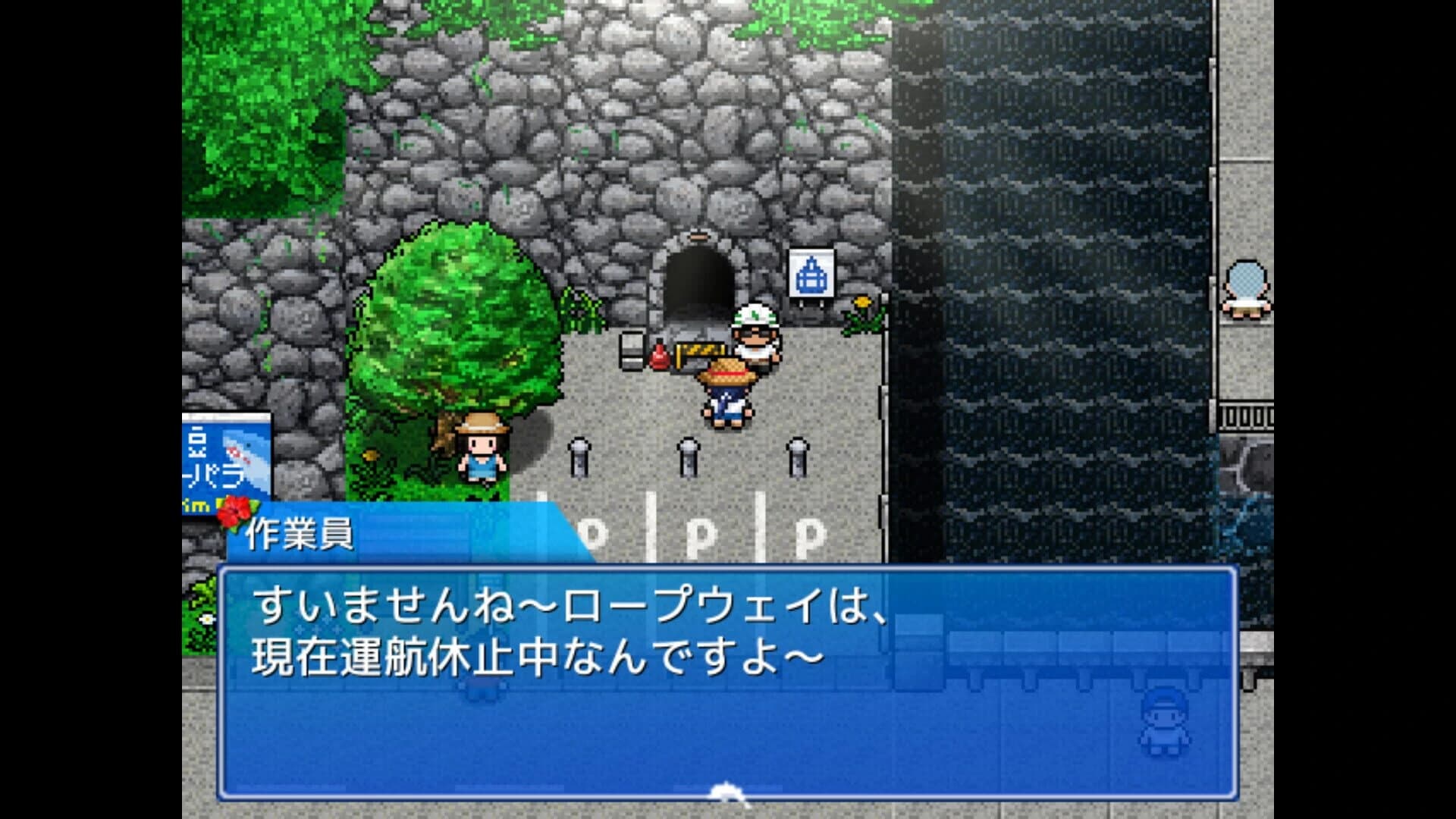Click the girl NPC standing under the tree

tap(484, 455)
